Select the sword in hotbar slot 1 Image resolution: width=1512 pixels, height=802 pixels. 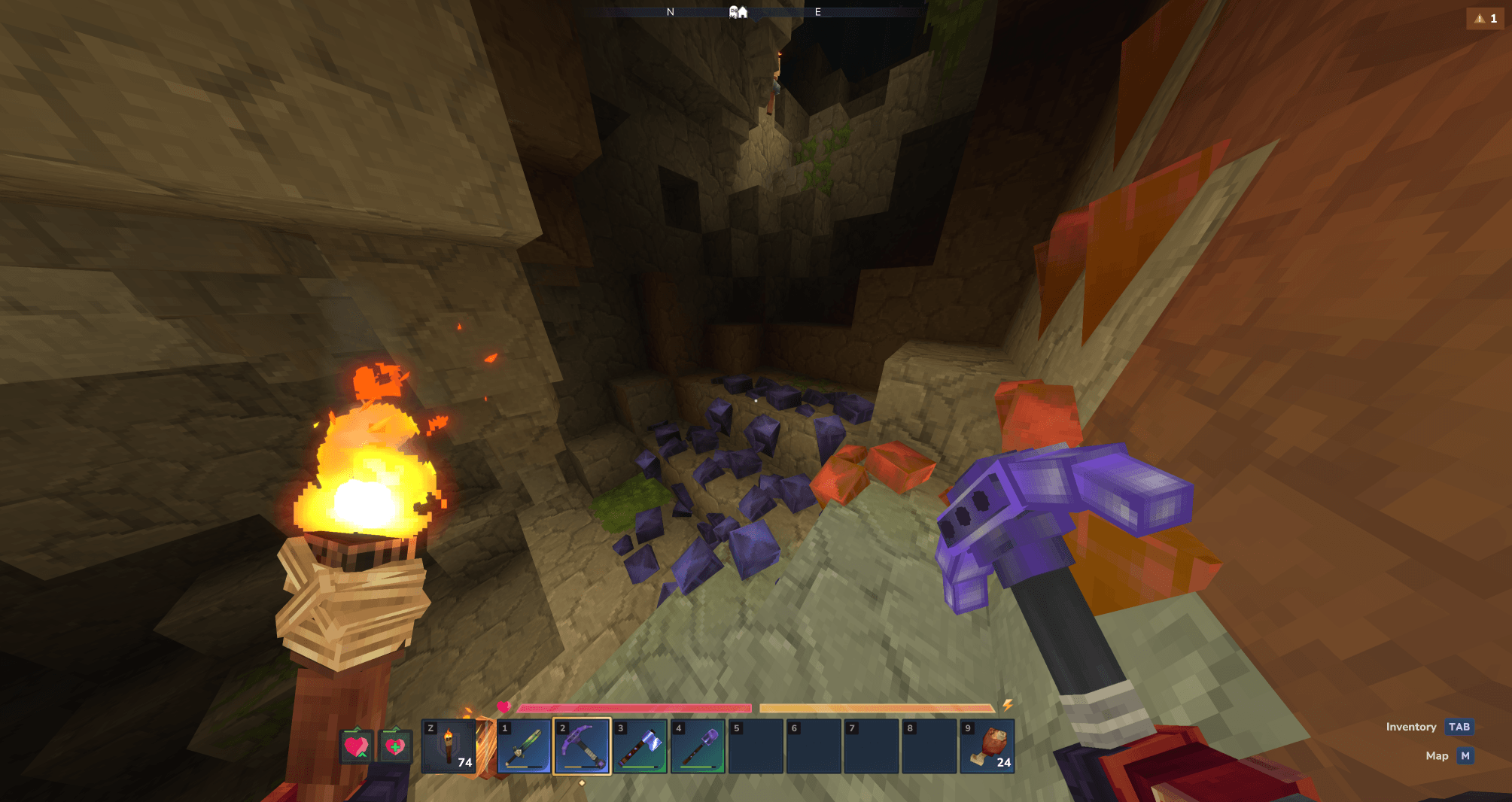pyautogui.click(x=524, y=746)
